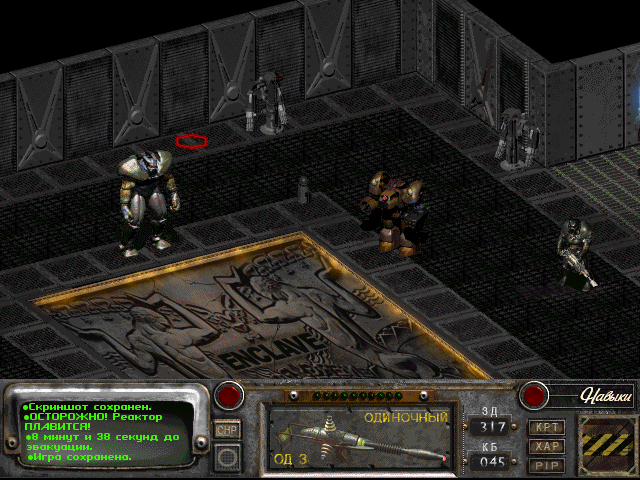The height and width of the screenshot is (480, 640).
Task: Open the world map with КРТ
Action: [547, 427]
